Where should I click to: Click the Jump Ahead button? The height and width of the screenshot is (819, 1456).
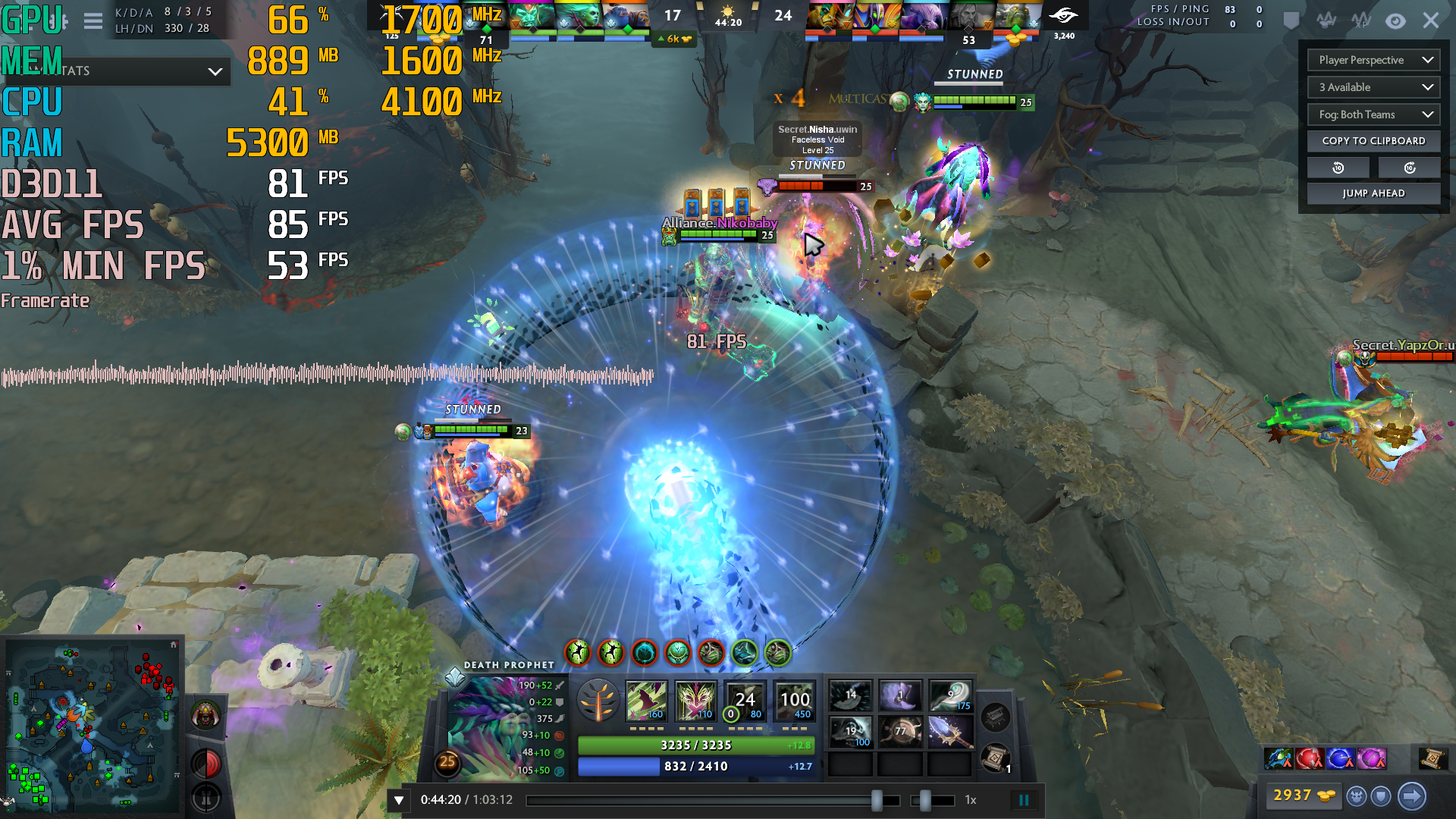[1373, 193]
